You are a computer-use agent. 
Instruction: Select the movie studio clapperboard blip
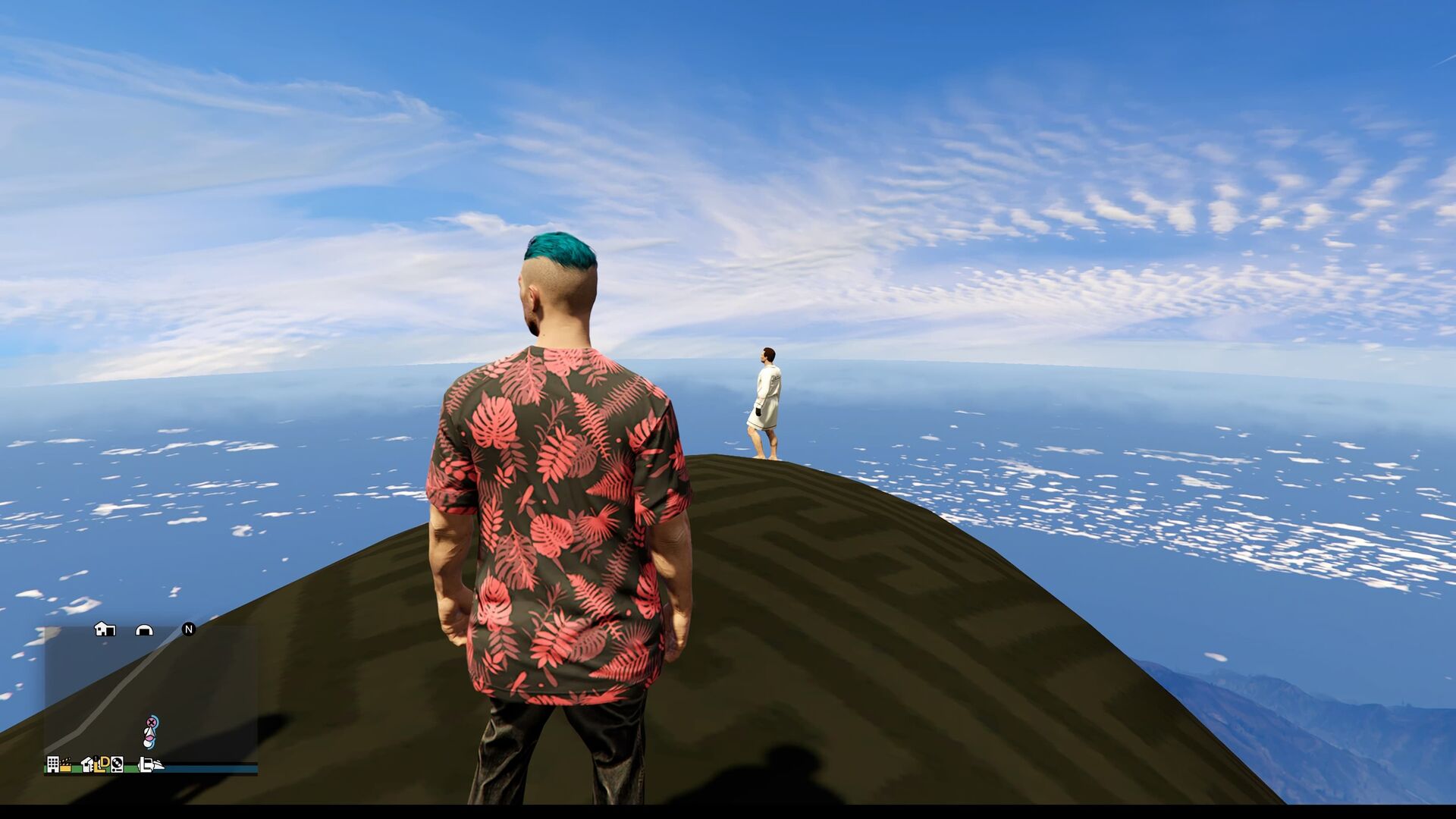[66, 764]
